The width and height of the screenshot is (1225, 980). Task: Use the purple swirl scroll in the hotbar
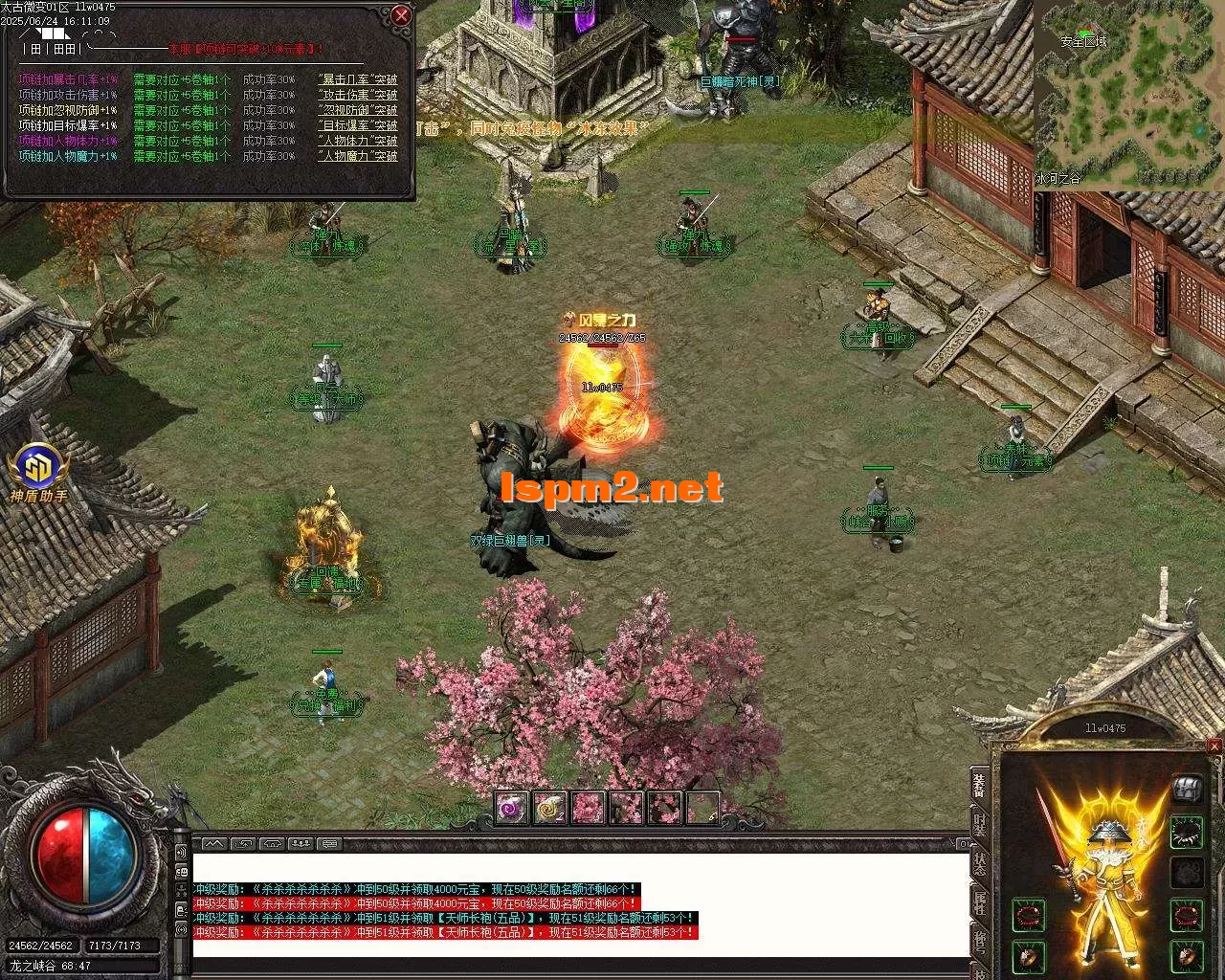point(511,808)
